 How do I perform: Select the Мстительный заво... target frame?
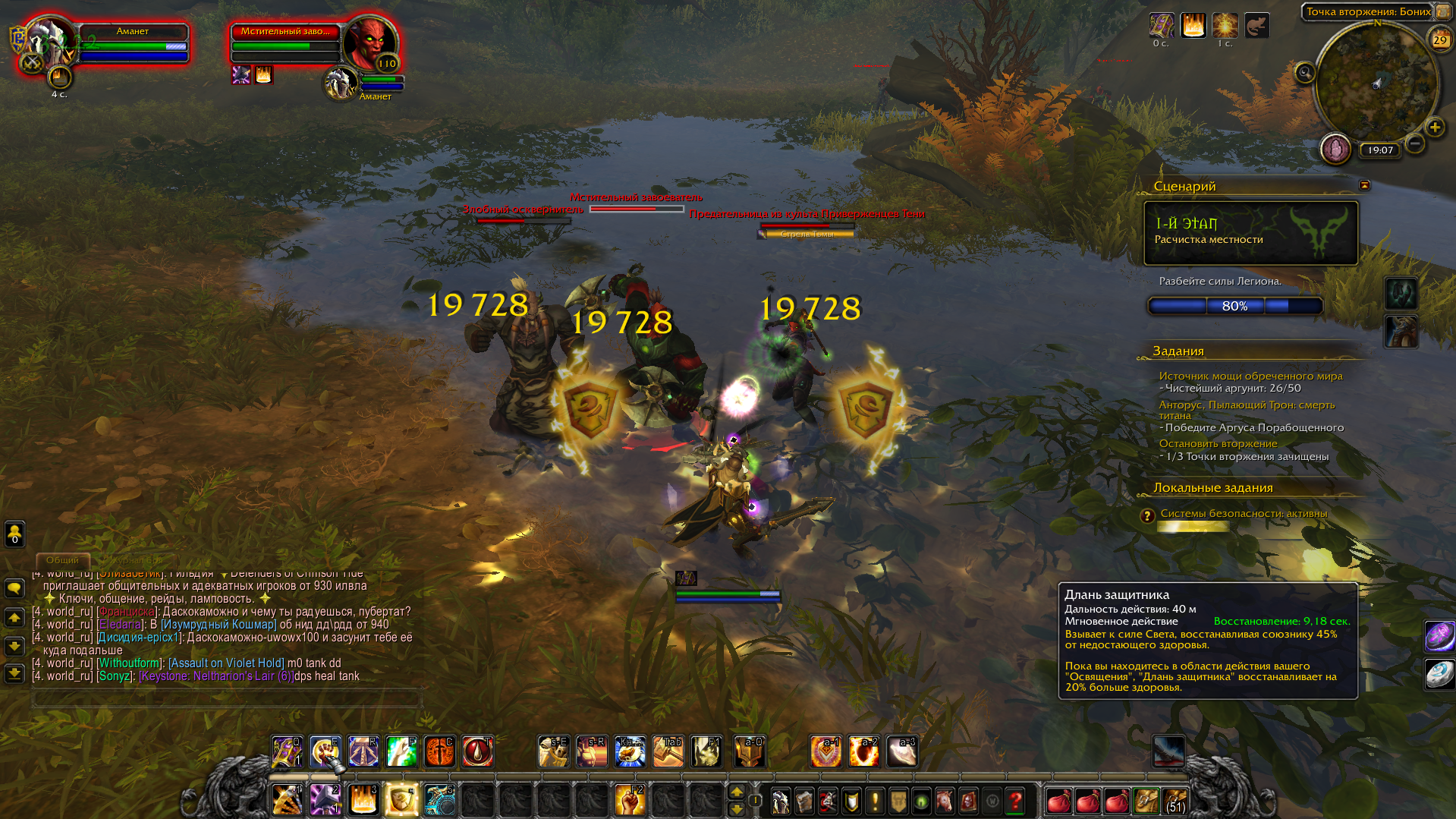[285, 42]
